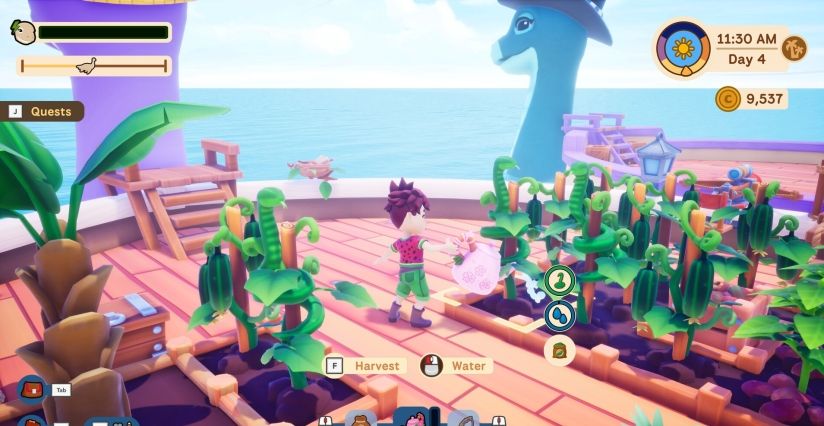Select the palm tree season icon
The image size is (824, 426).
click(x=794, y=48)
